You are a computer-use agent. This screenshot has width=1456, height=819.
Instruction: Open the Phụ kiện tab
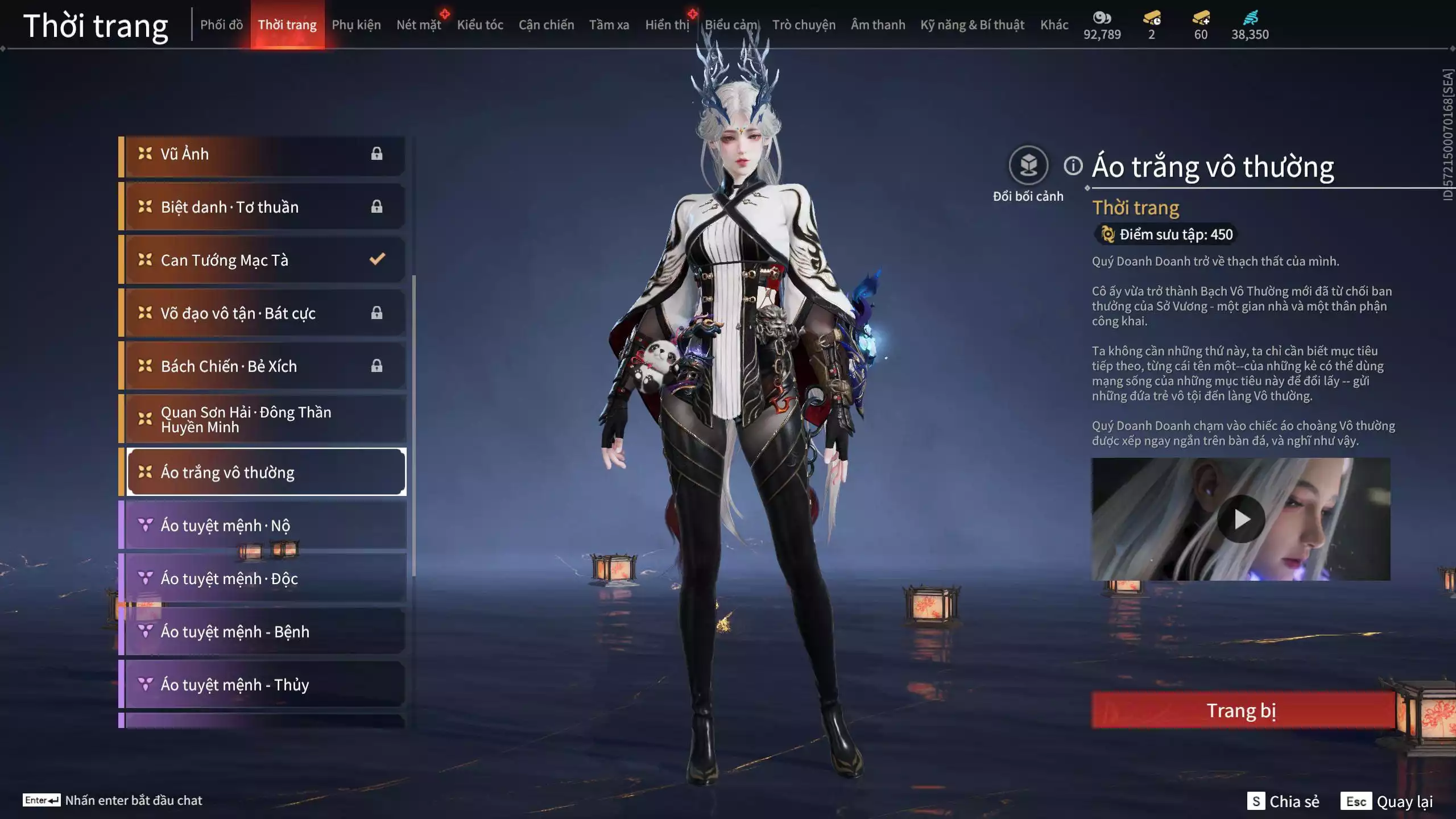(x=356, y=25)
